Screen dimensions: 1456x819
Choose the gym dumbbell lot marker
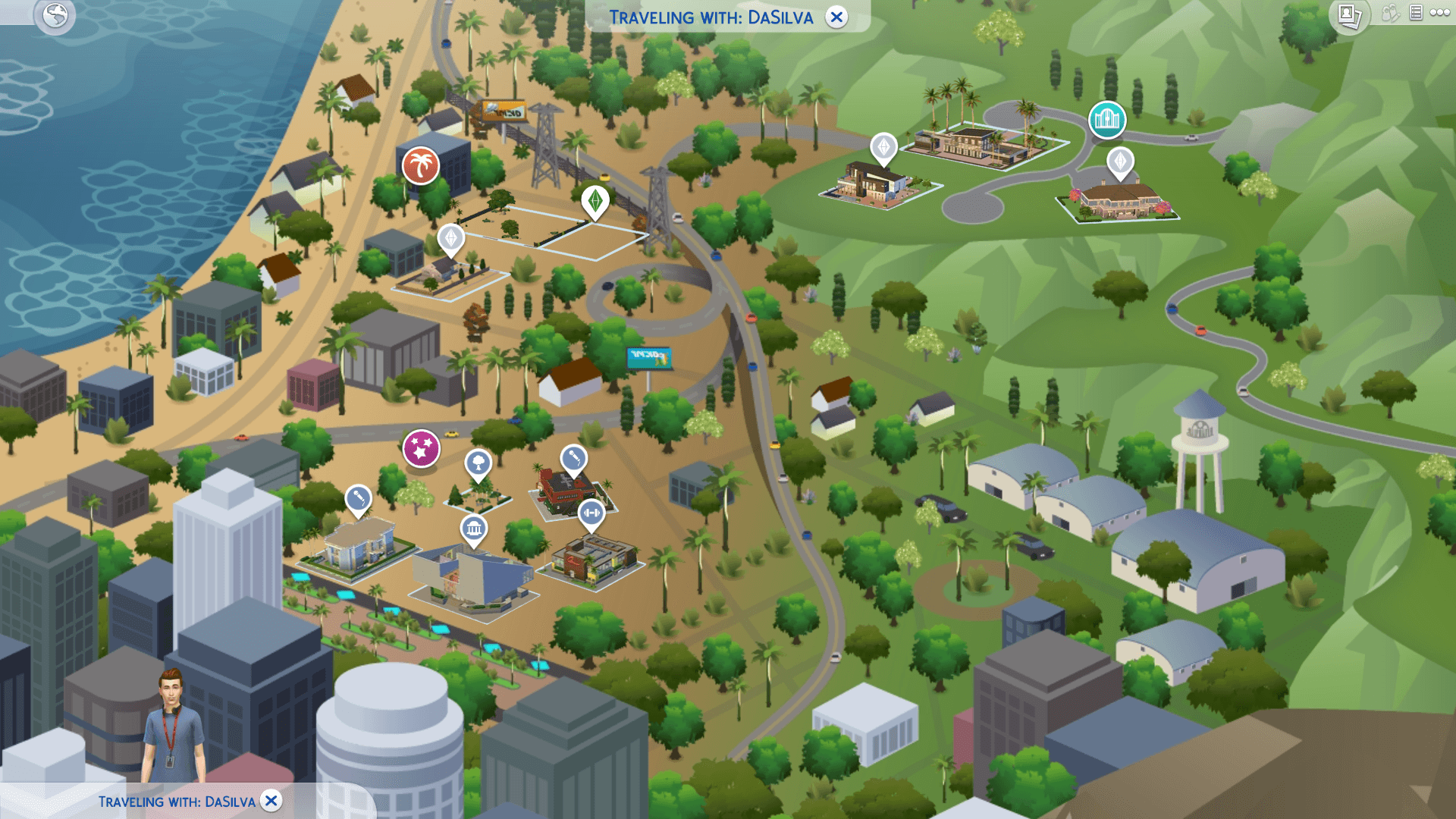click(x=591, y=513)
